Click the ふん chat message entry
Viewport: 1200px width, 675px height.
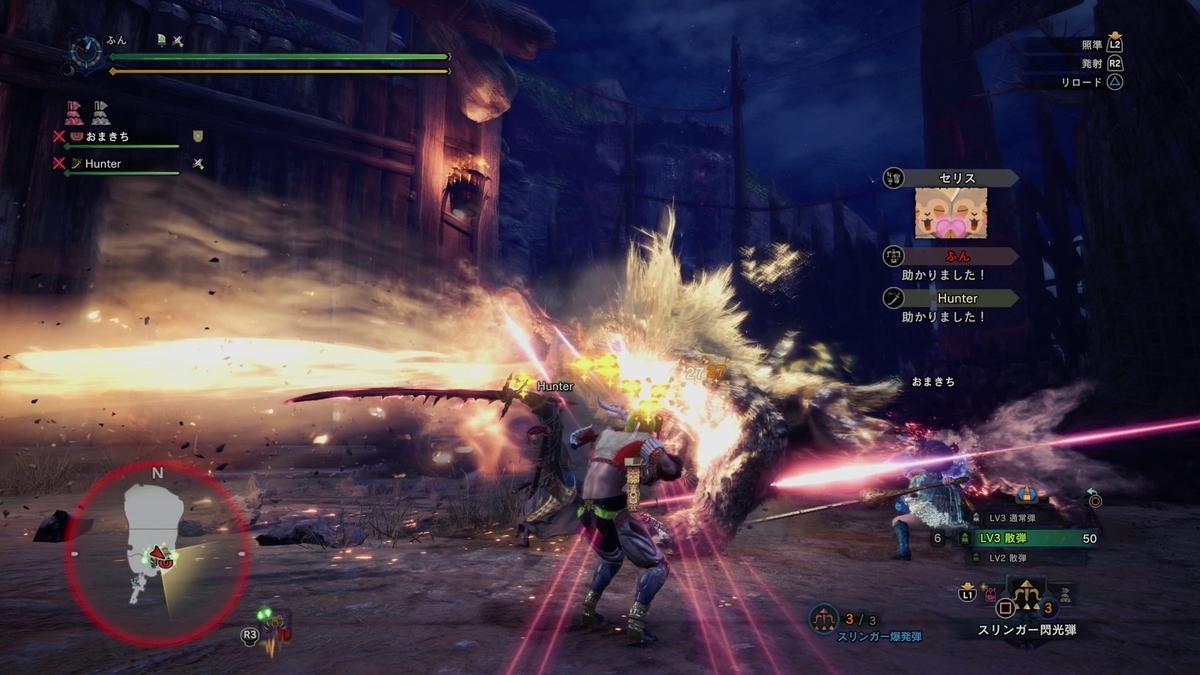[950, 264]
